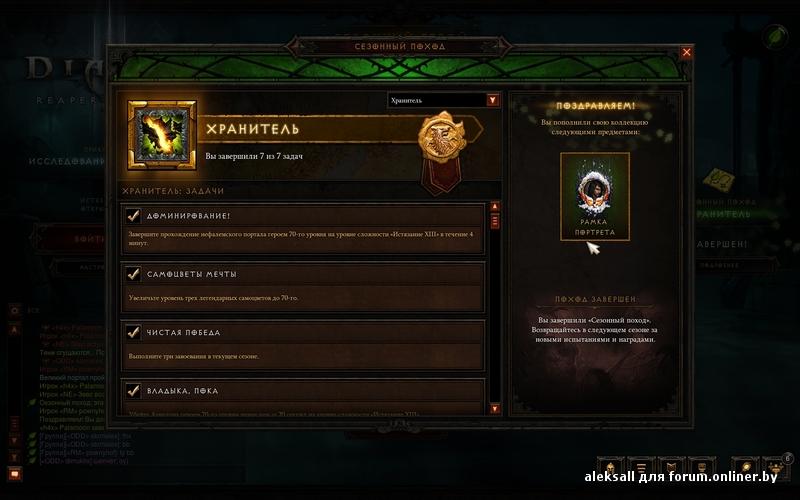The height and width of the screenshot is (500, 800).
Task: Click the Хранитель chapter emblem icon
Action: coord(162,134)
